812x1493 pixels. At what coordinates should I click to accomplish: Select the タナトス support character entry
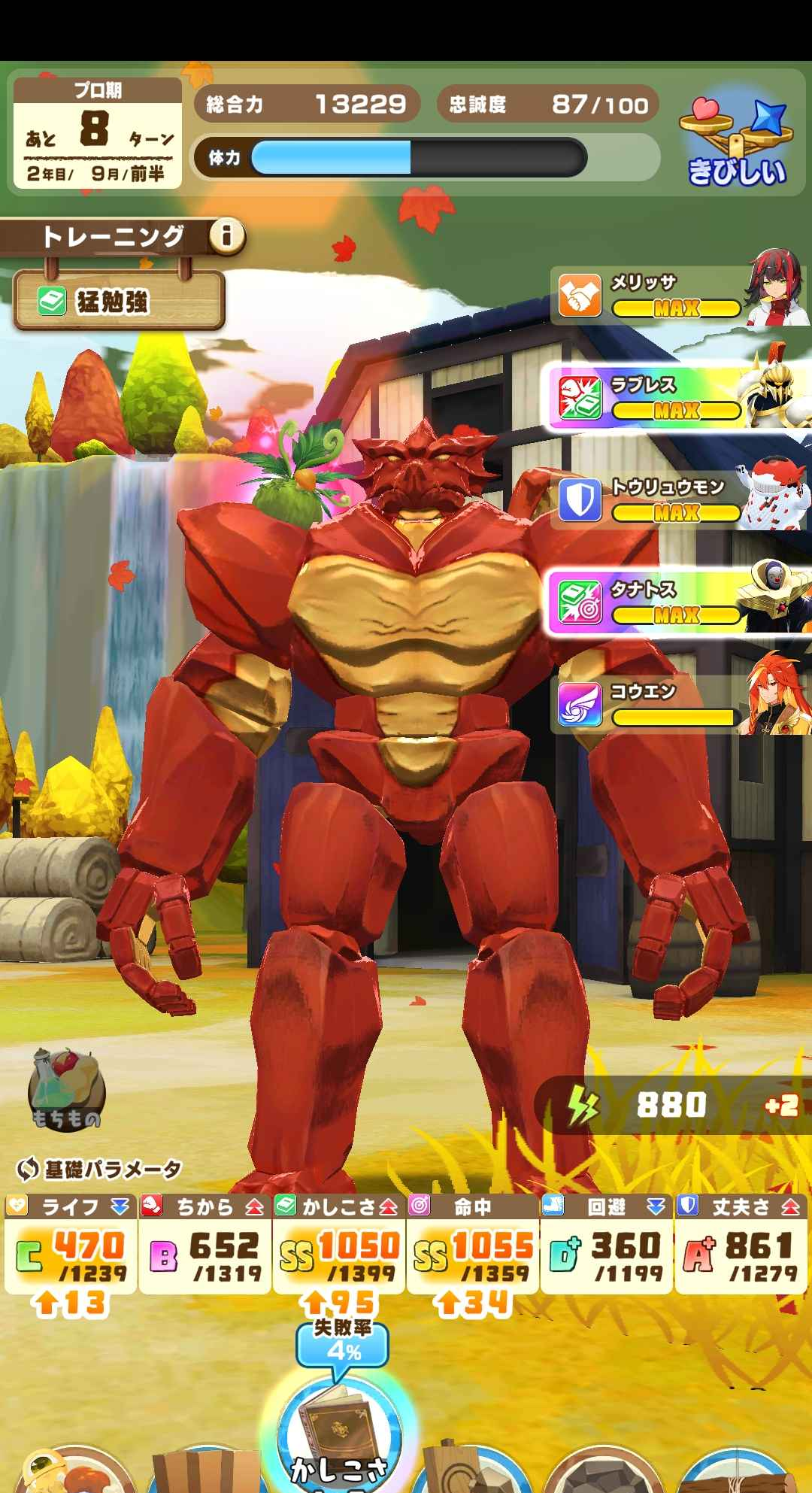tap(680, 602)
